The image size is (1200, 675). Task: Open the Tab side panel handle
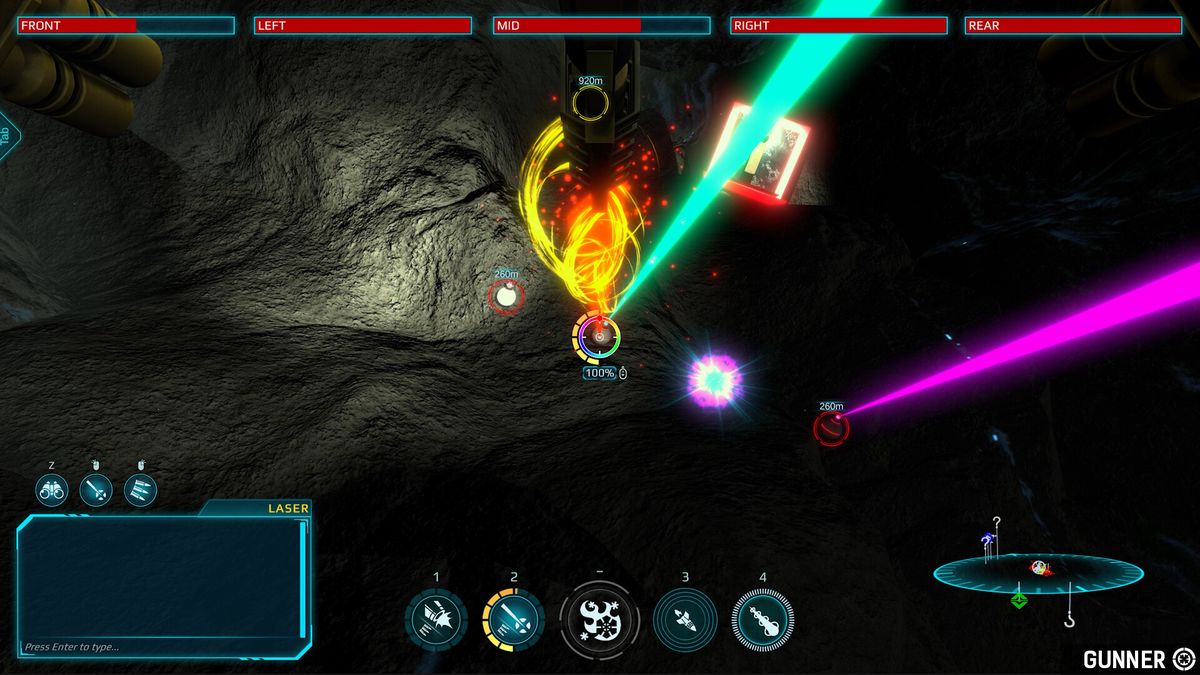(6, 136)
